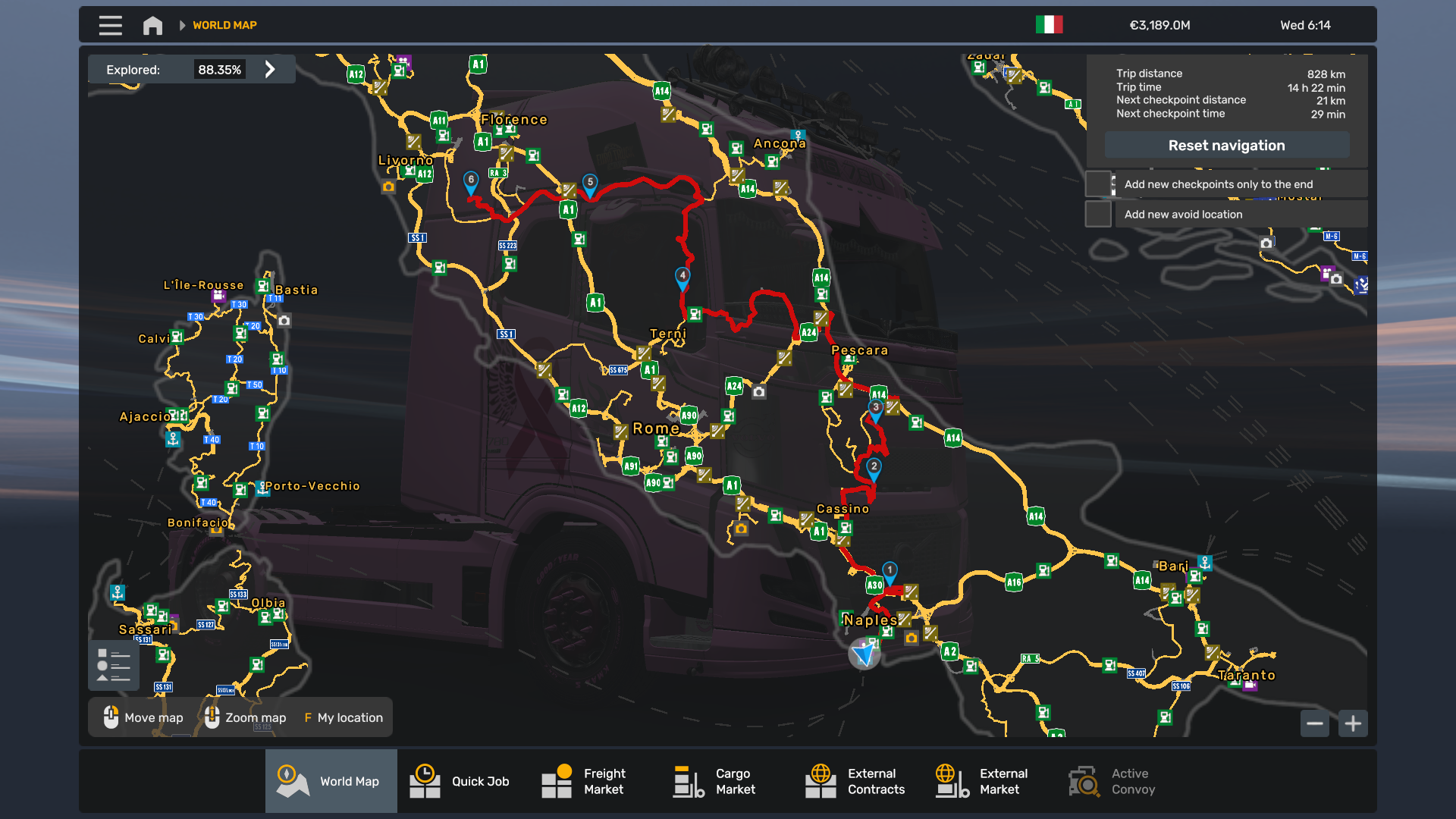Select route checkpoint marker number 4
1456x819 pixels.
[x=682, y=277]
